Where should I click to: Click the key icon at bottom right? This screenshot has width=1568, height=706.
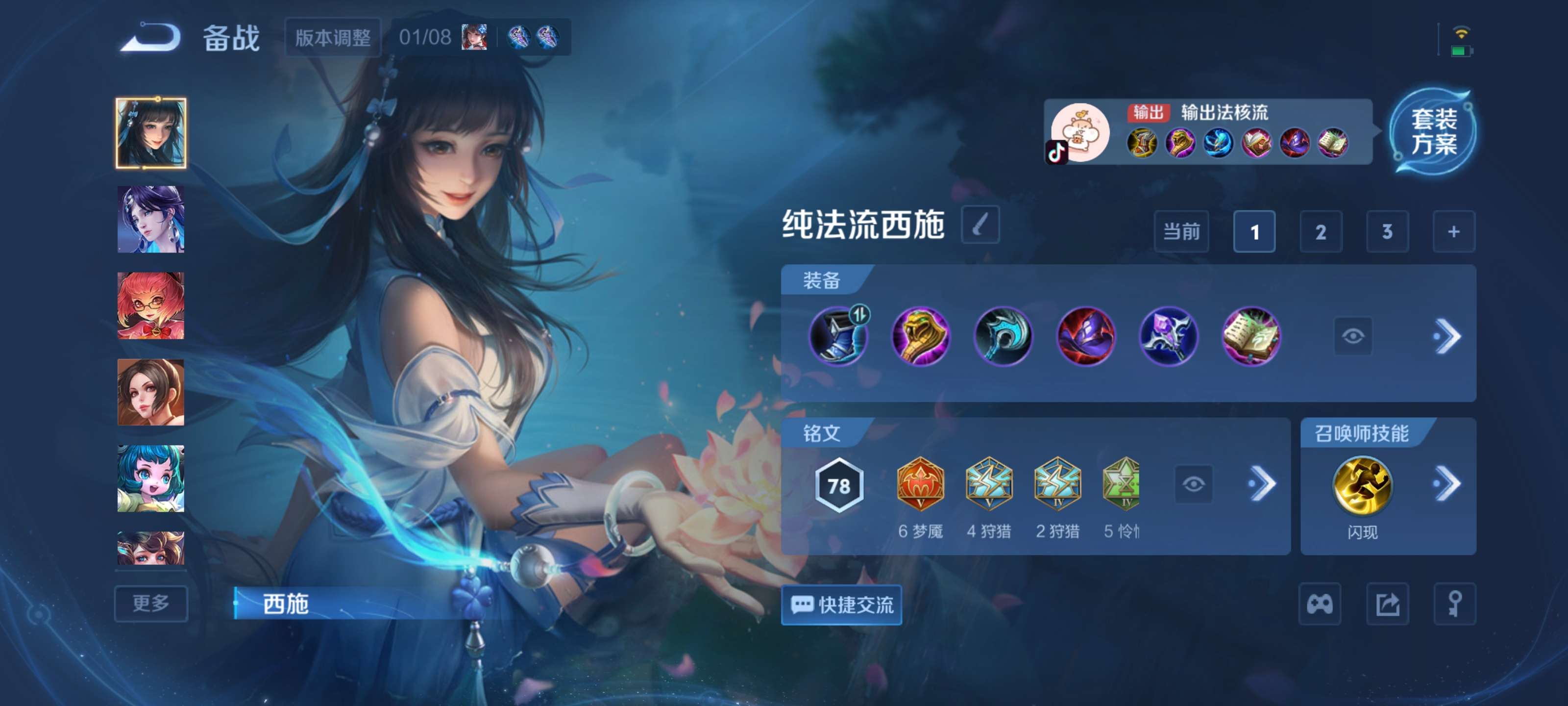pyautogui.click(x=1455, y=605)
